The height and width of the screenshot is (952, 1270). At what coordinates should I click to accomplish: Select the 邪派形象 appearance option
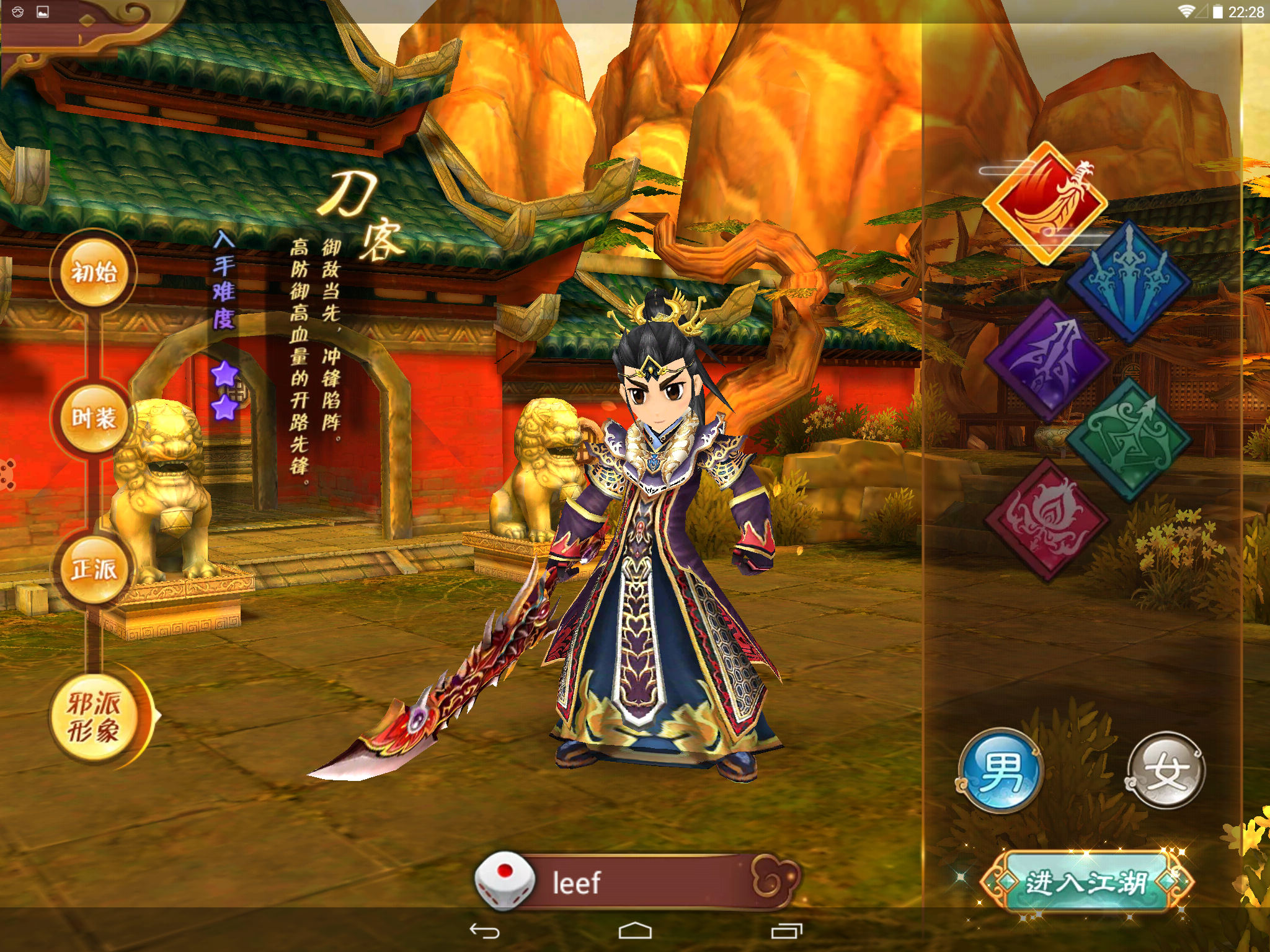pyautogui.click(x=94, y=718)
